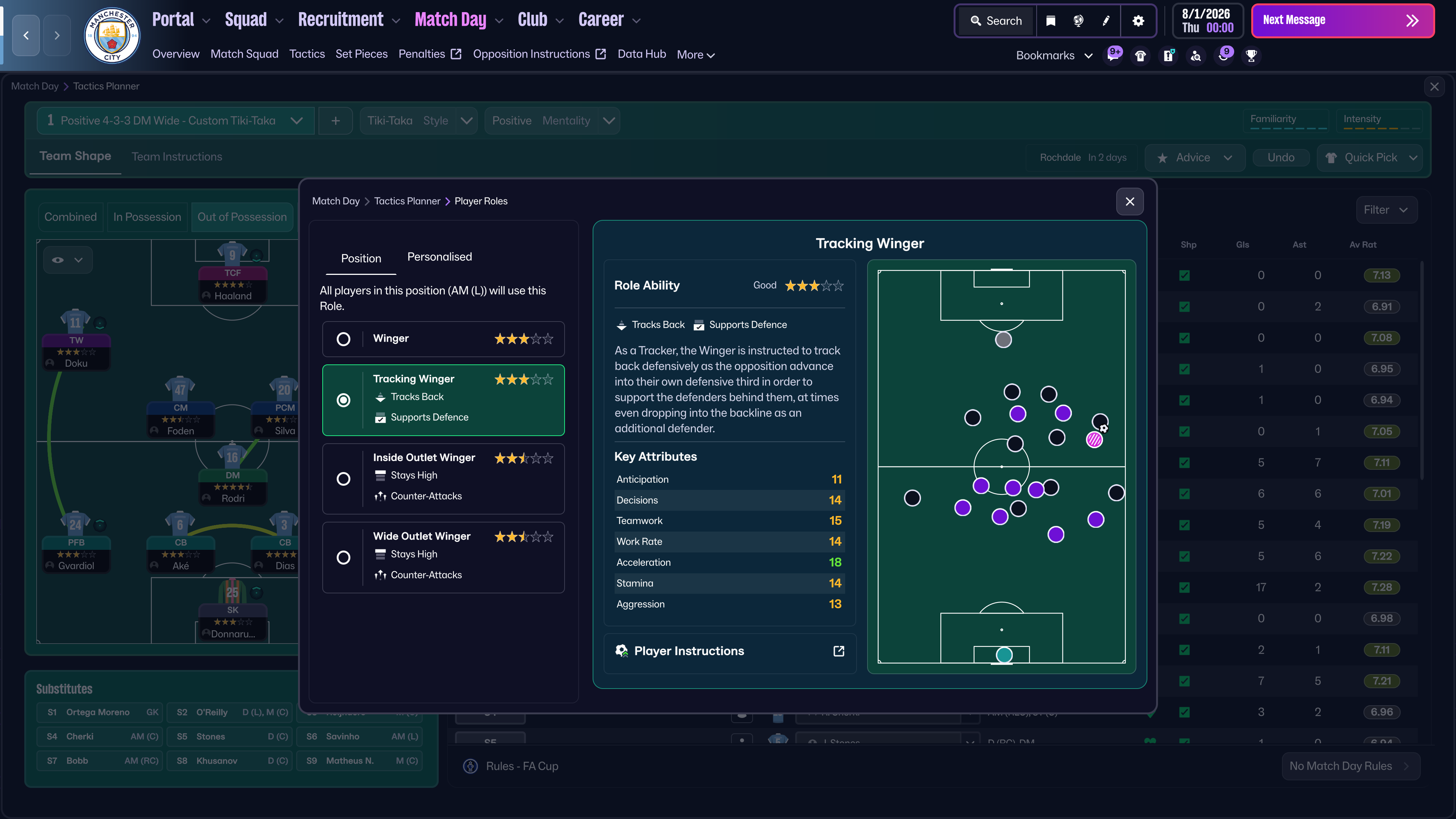Open the inbox messages icon with 9+ badge
This screenshot has height=819, width=1456.
(1113, 55)
